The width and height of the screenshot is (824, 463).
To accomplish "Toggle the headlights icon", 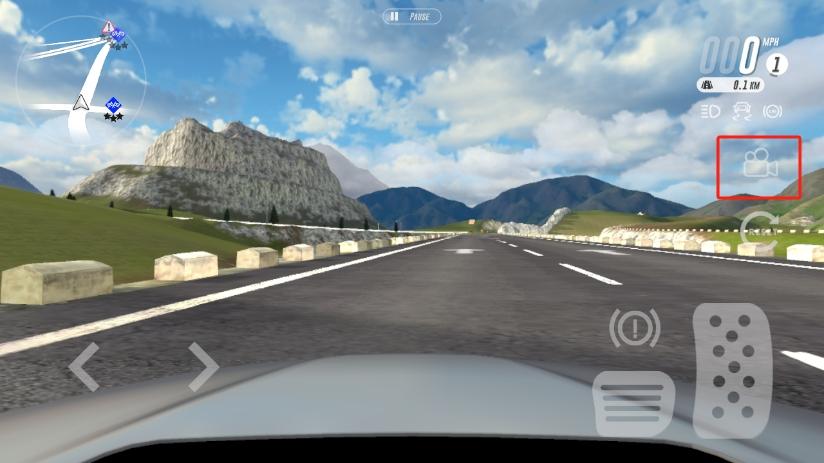I will point(711,111).
